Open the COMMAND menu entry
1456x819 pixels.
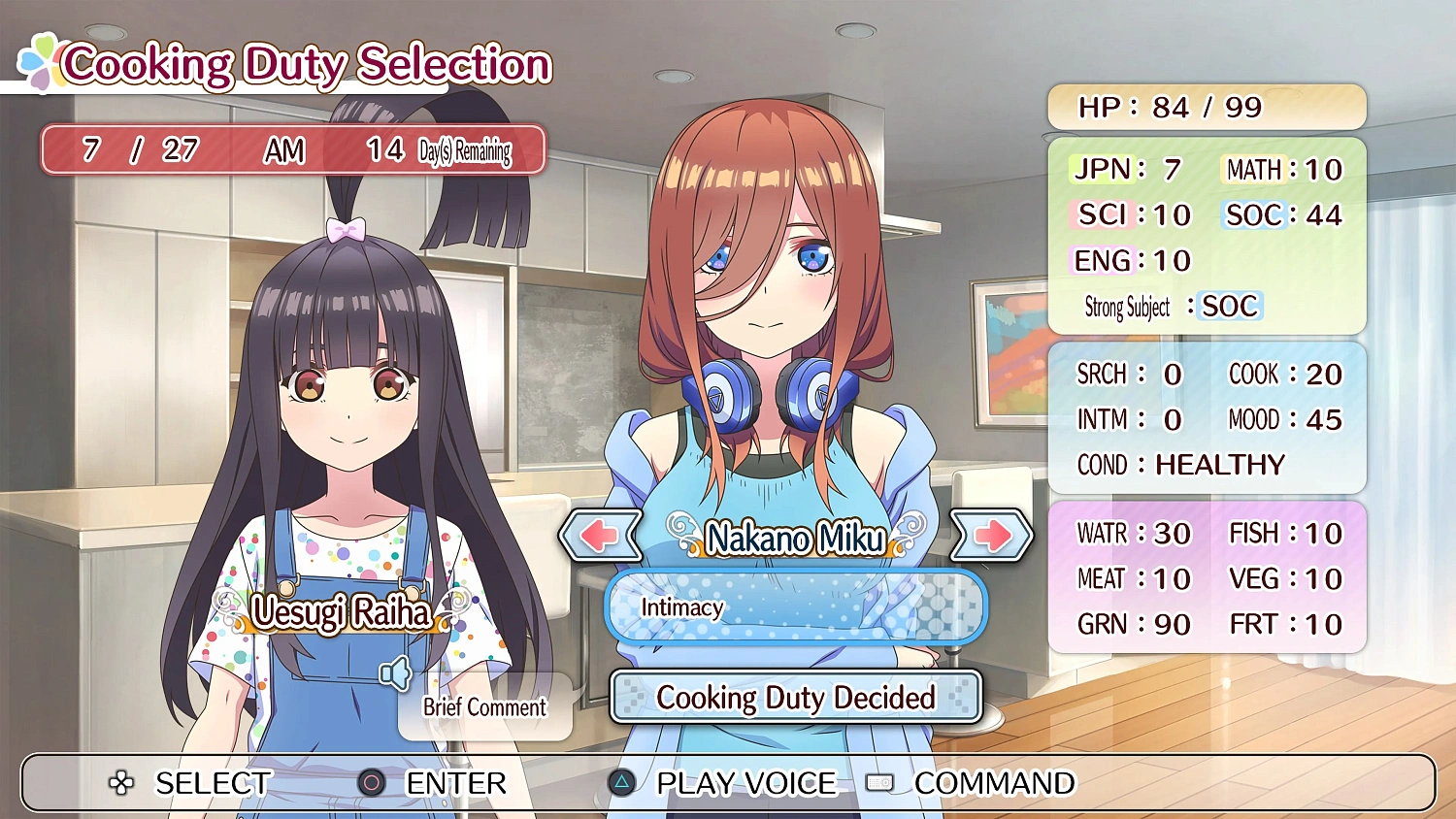tap(989, 782)
